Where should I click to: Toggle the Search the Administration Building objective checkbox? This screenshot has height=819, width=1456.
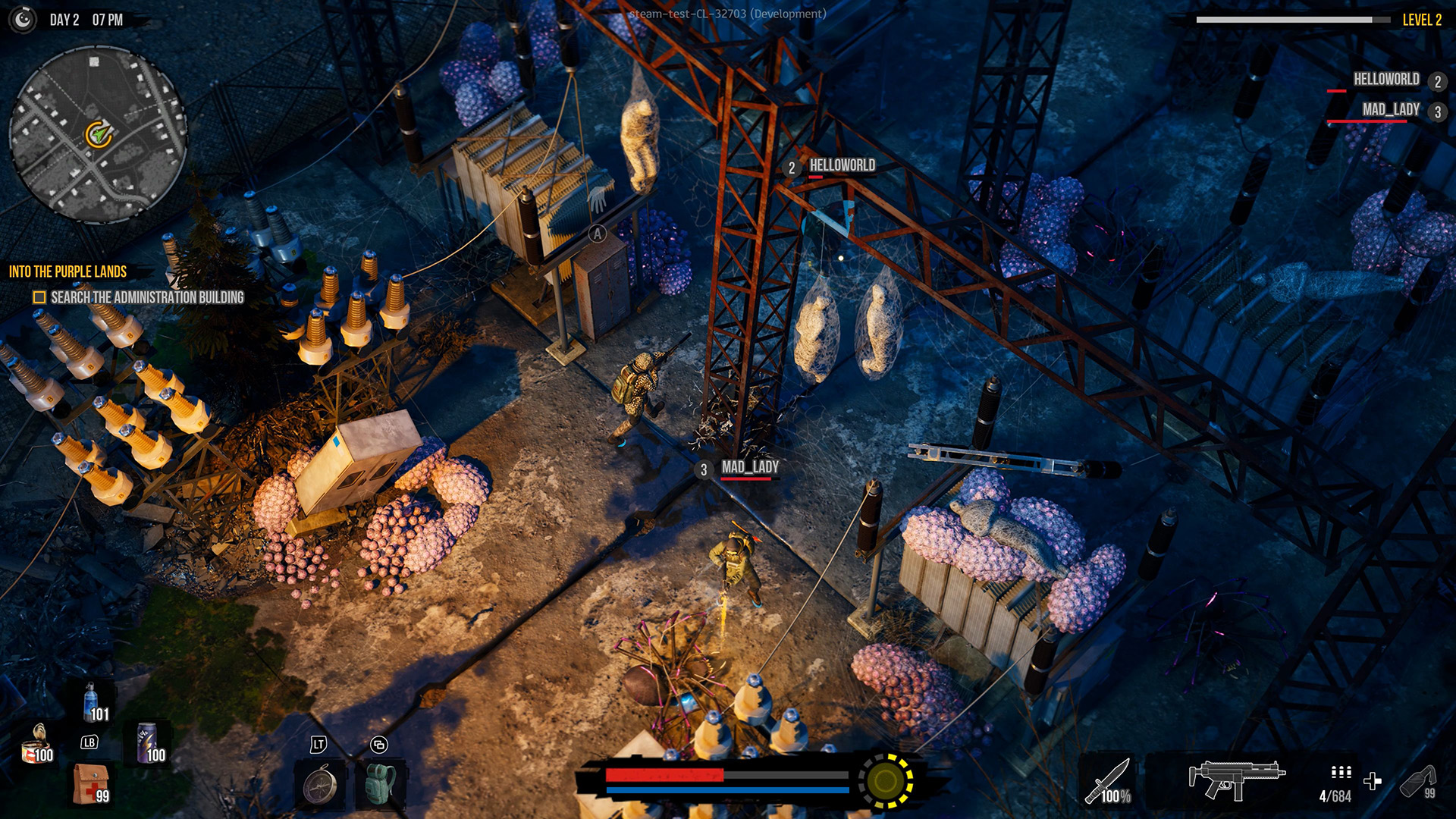[x=39, y=298]
